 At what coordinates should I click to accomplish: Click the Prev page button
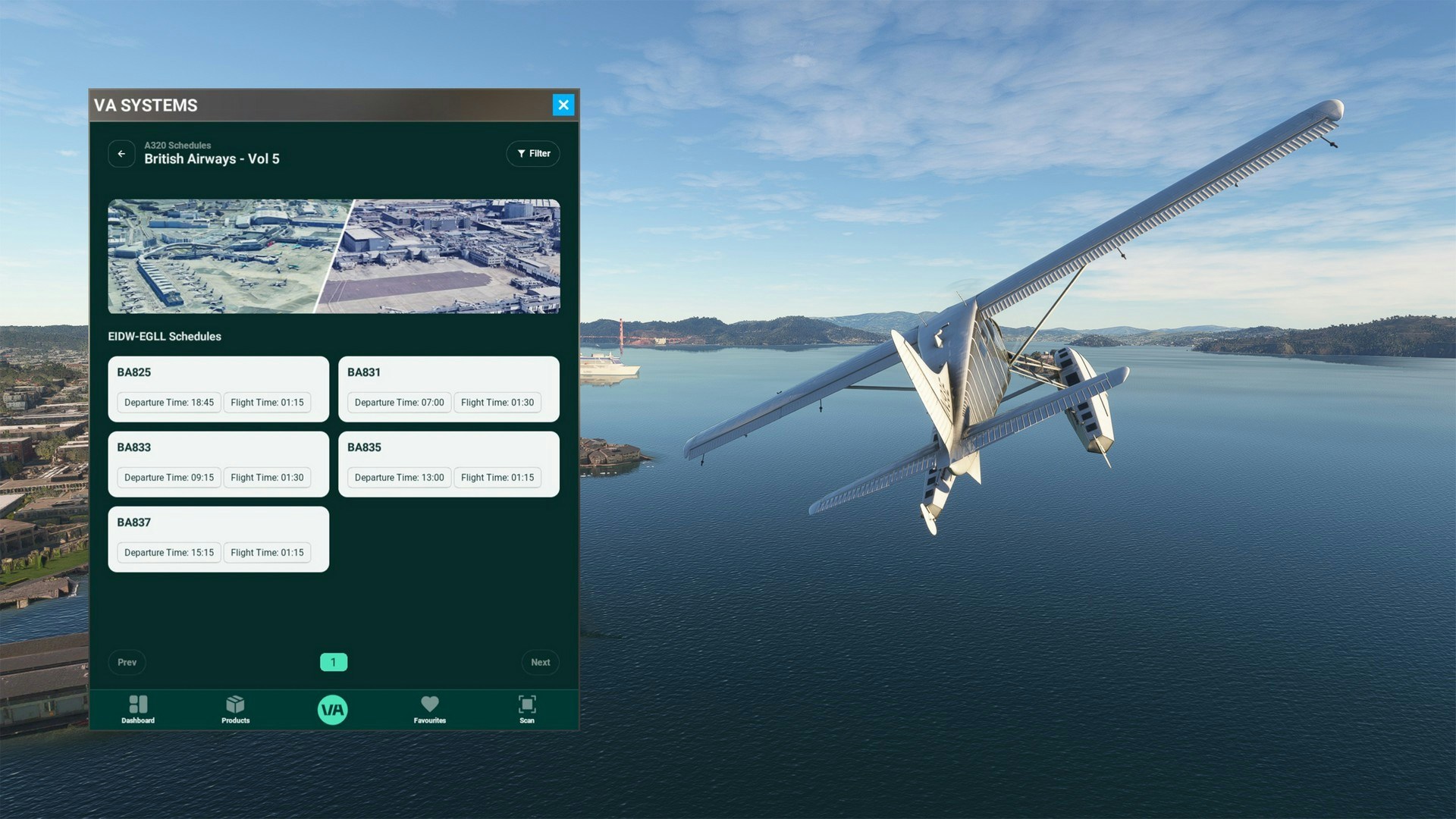[127, 662]
